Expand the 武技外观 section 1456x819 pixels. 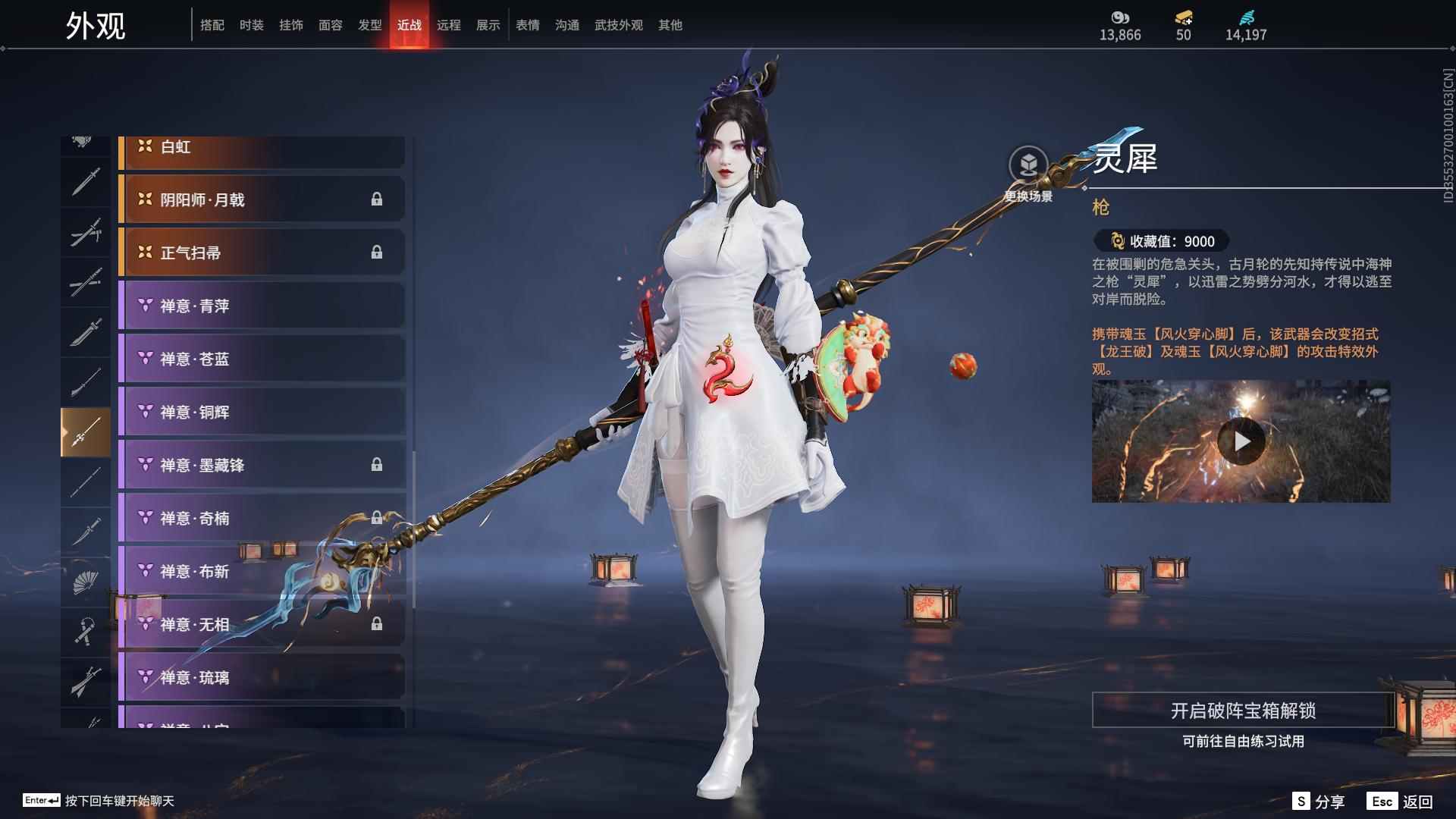pos(617,24)
